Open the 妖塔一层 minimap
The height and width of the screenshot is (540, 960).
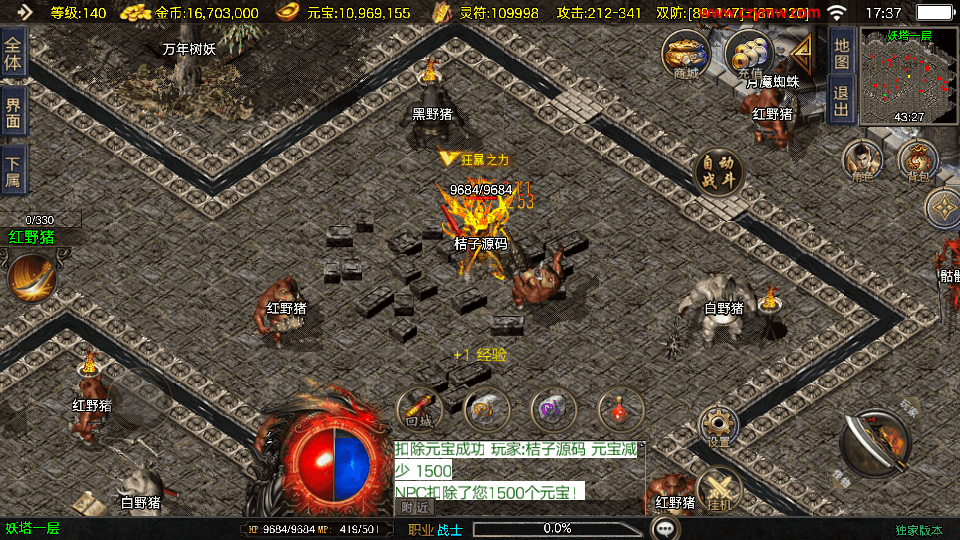tap(908, 77)
